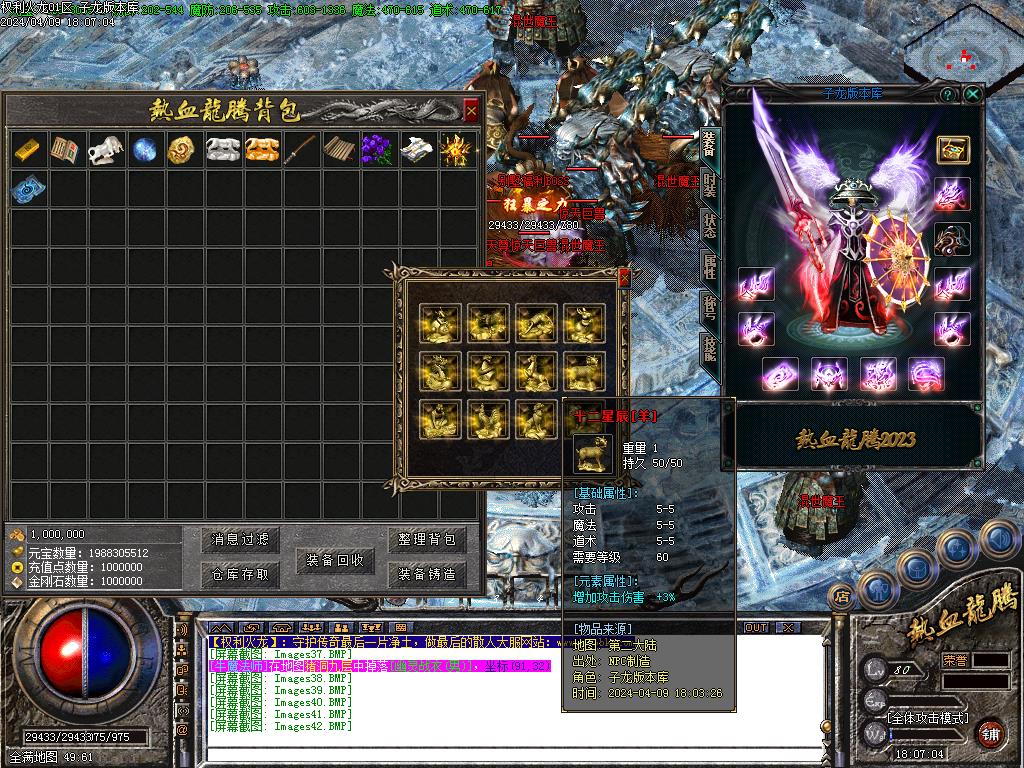Open 仓库存取 warehouse storage
The width and height of the screenshot is (1024, 768).
pos(241,574)
